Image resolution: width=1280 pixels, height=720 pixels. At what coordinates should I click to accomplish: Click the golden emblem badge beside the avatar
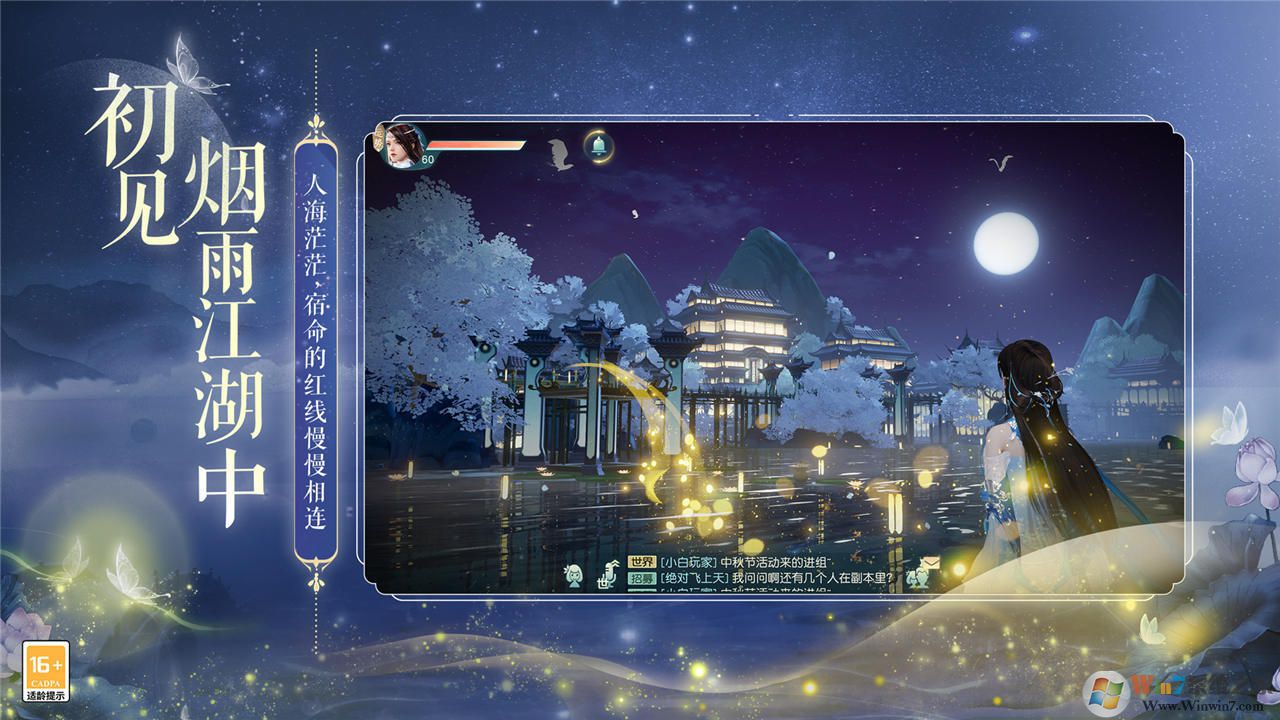click(x=379, y=138)
